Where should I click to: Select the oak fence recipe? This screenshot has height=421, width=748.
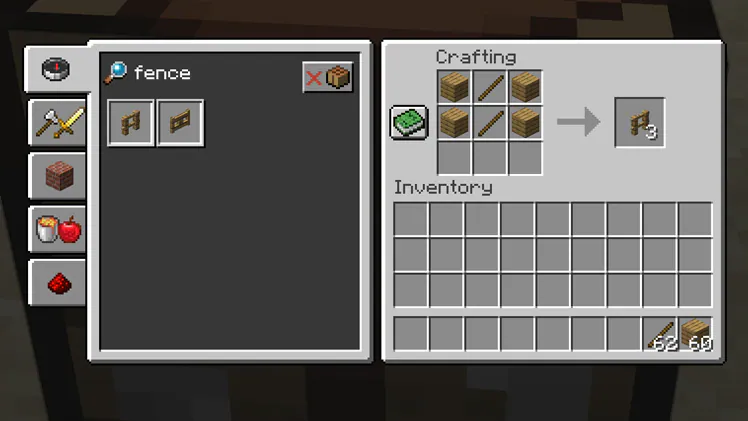(131, 123)
